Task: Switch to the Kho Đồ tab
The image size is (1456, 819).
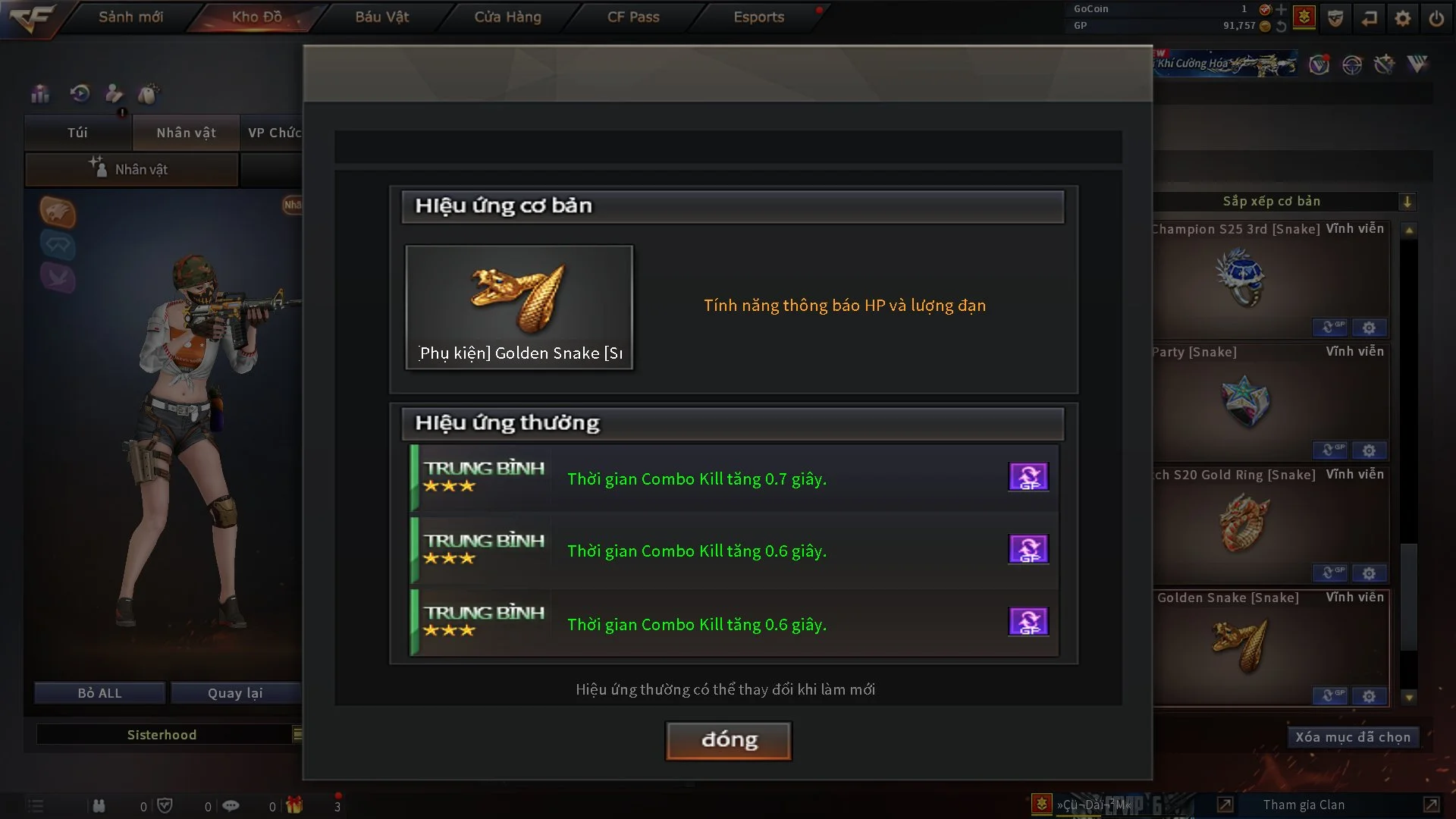Action: (256, 17)
